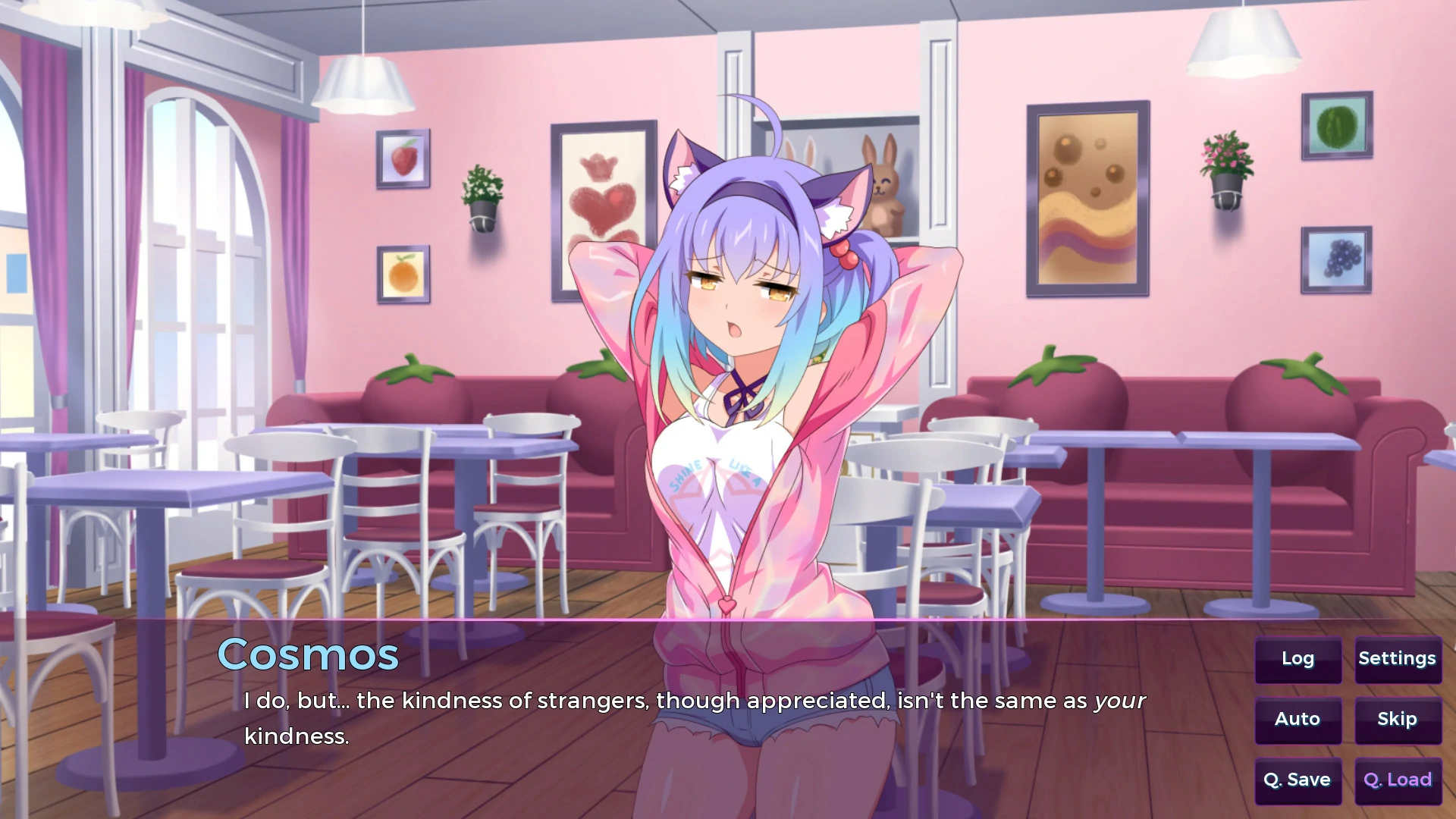This screenshot has height=819, width=1456.
Task: Open the Settings menu
Action: click(1397, 659)
